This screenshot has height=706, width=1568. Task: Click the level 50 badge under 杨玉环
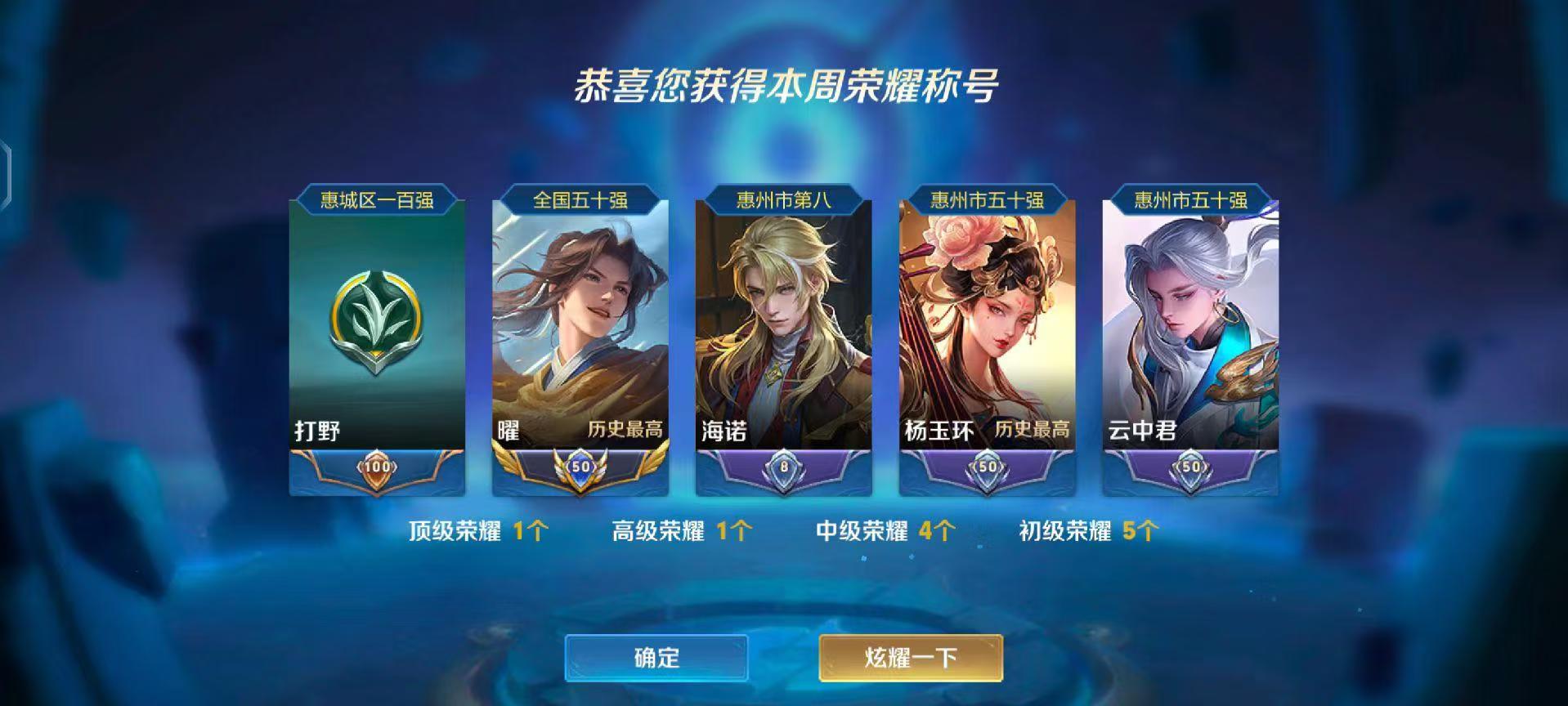click(x=984, y=465)
